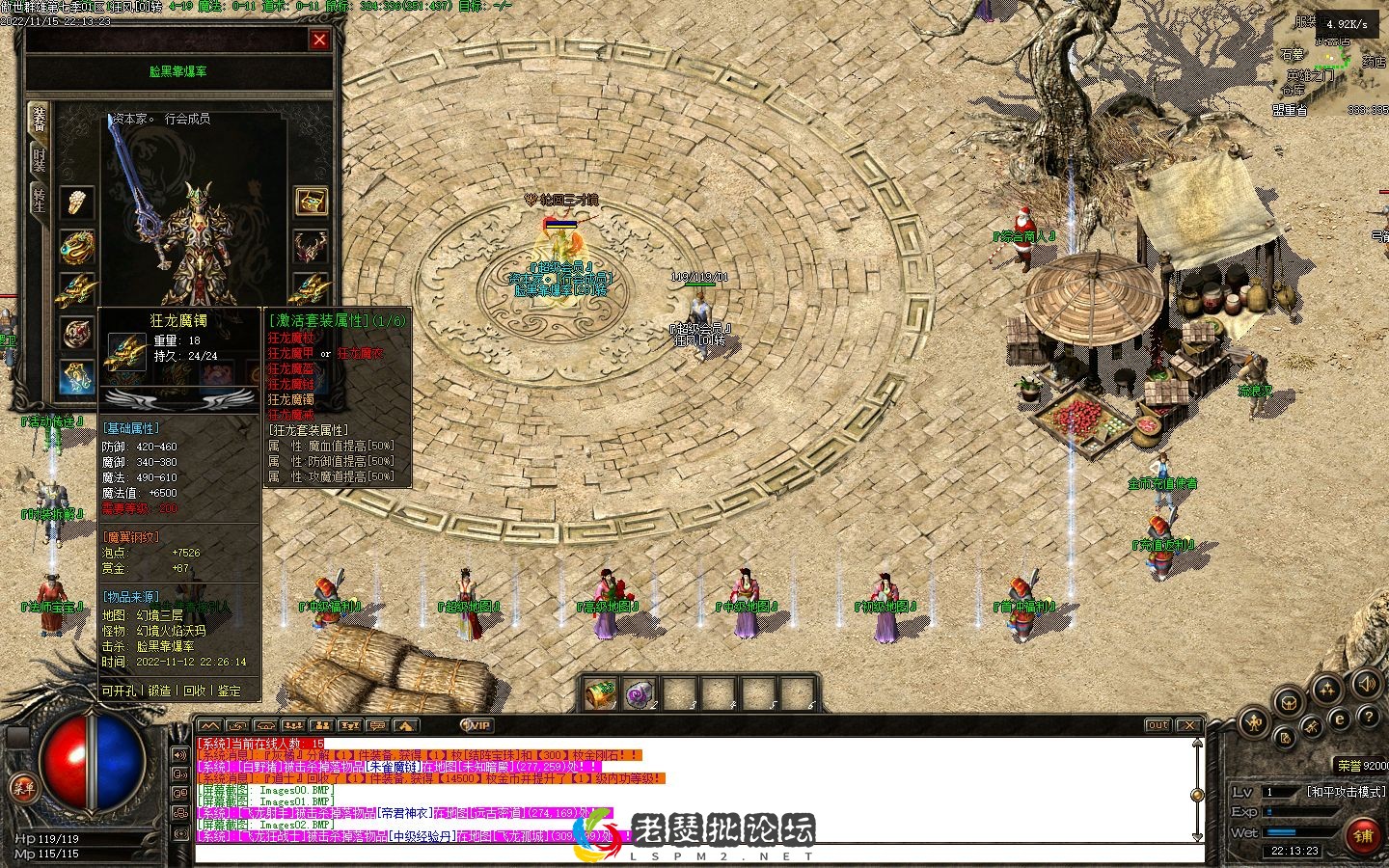Use the purple scroll hotbar item

(x=640, y=693)
